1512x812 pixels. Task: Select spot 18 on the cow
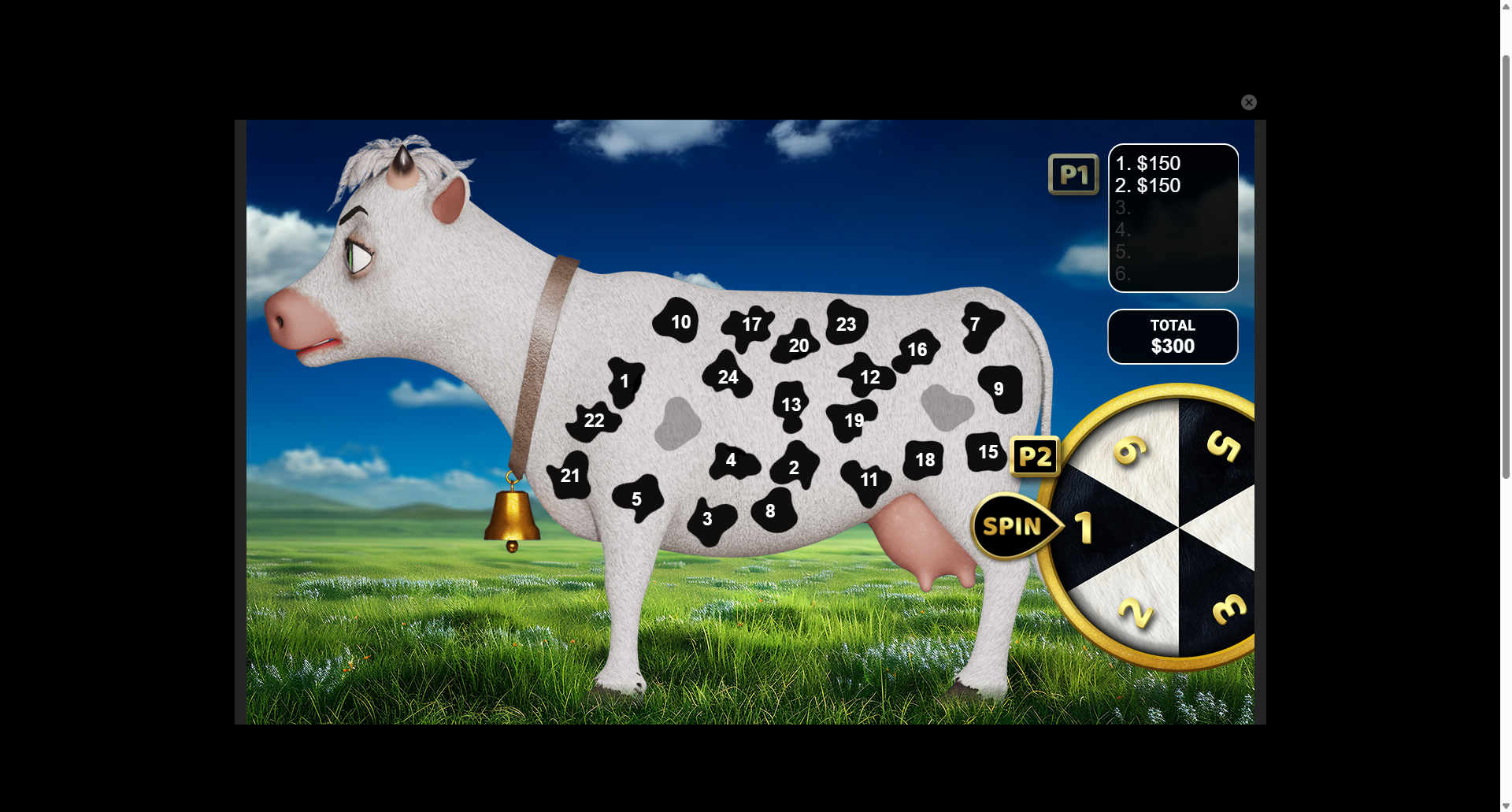925,459
